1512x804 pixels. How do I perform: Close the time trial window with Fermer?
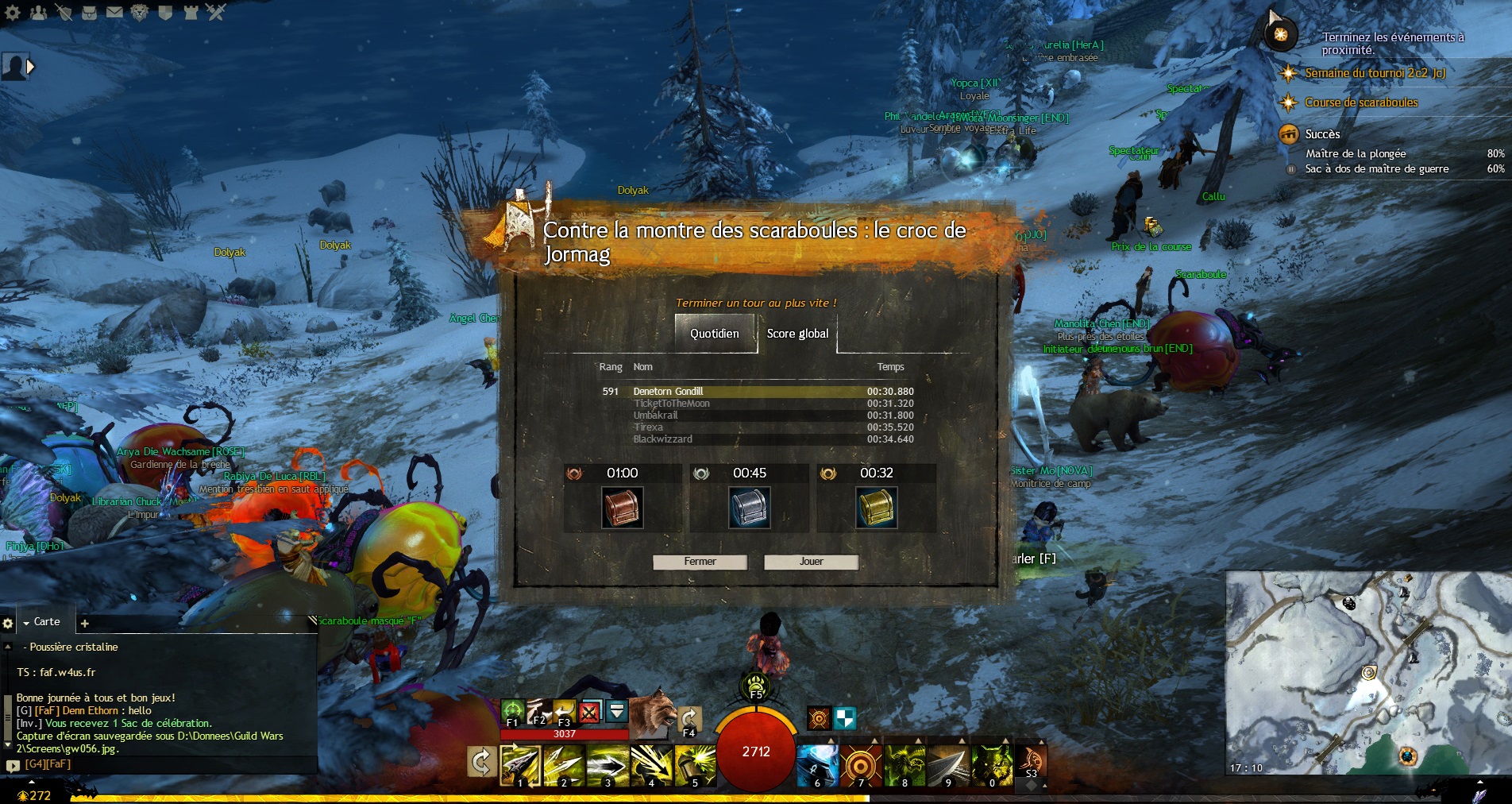[700, 562]
